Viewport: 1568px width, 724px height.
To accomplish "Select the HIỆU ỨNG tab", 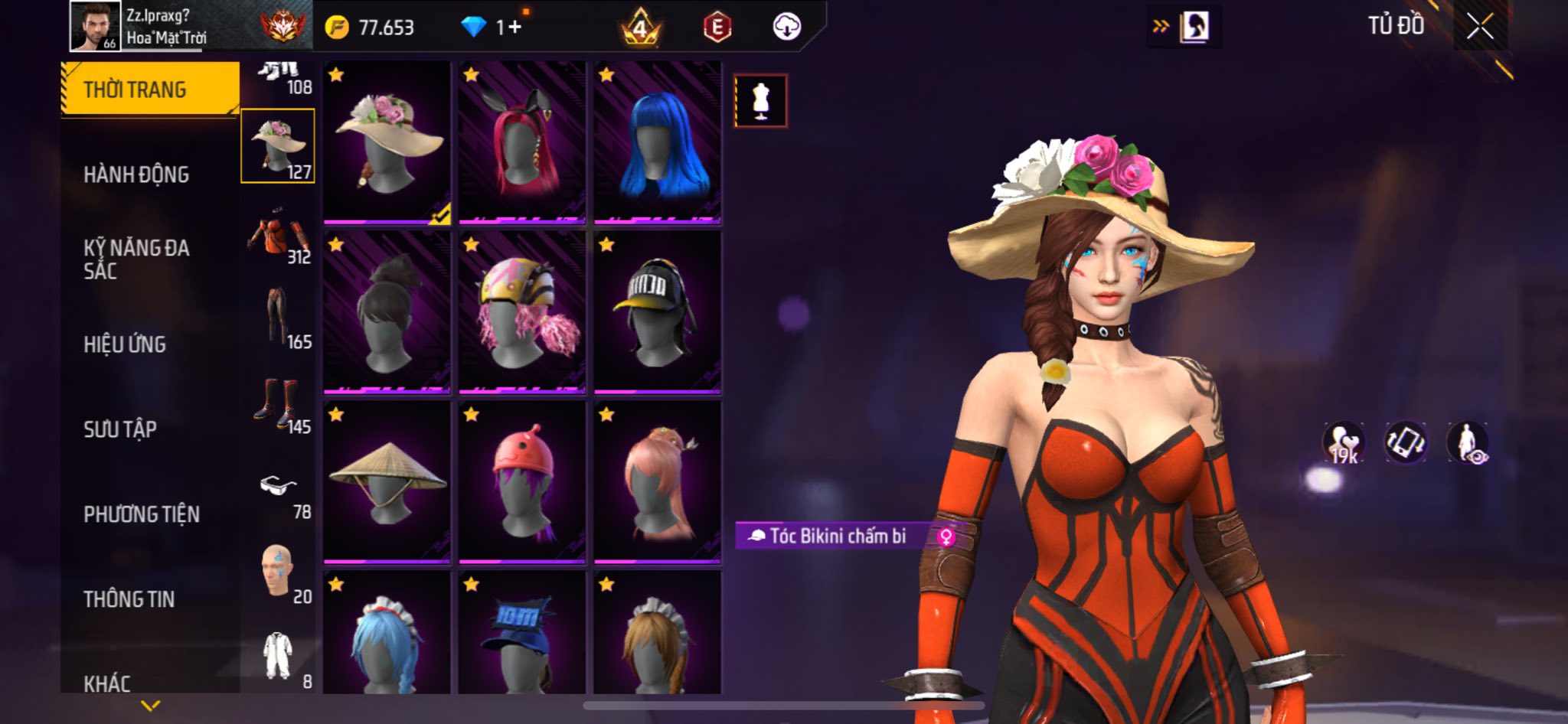I will click(125, 344).
